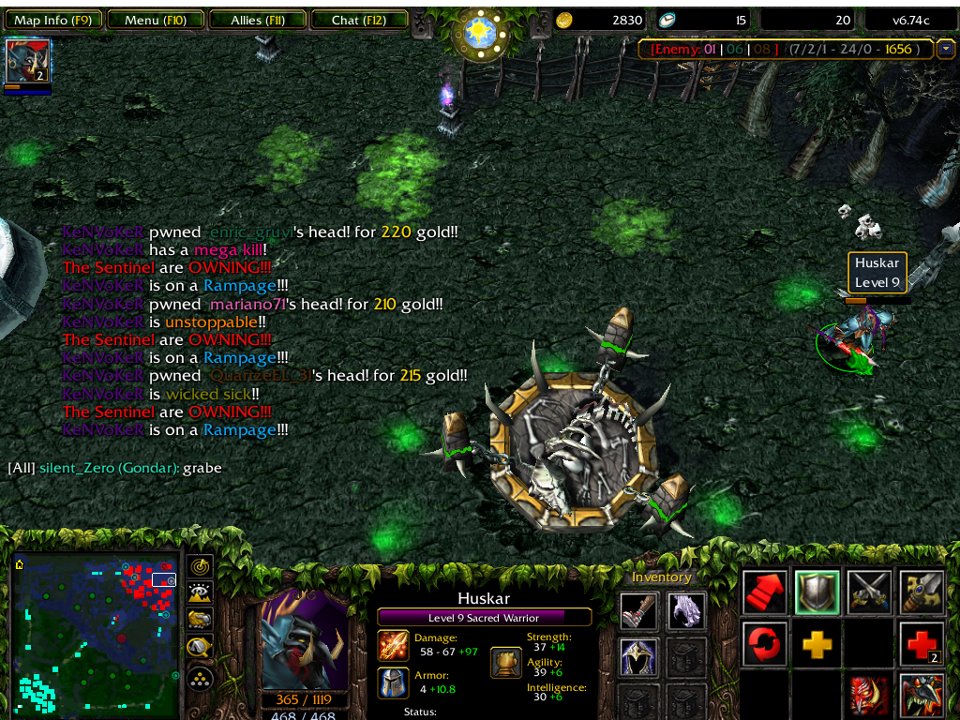This screenshot has height=720, width=960.
Task: Open the Allies (F11) panel
Action: coord(258,20)
